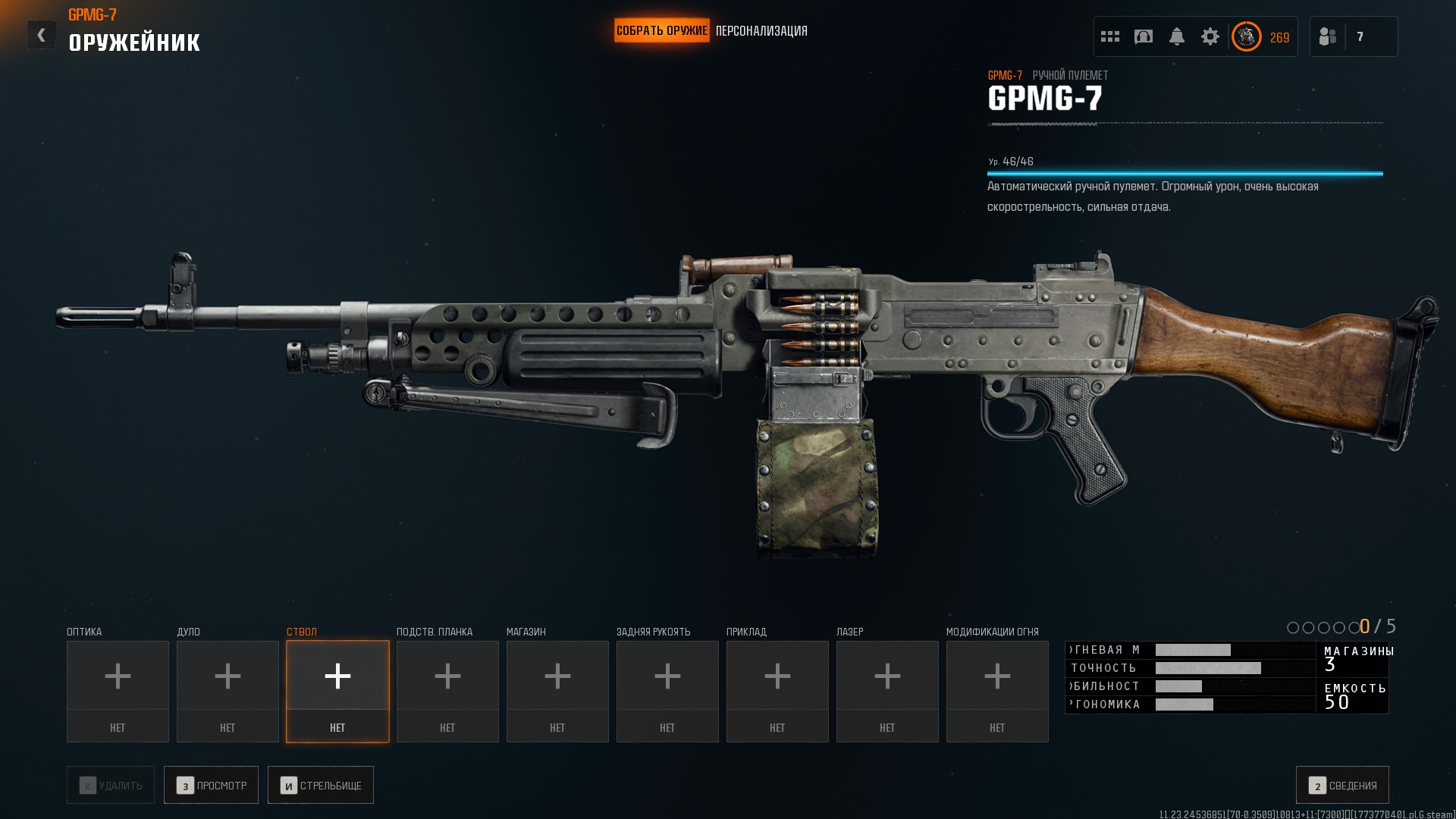Open the player profile emblem

click(x=1246, y=36)
